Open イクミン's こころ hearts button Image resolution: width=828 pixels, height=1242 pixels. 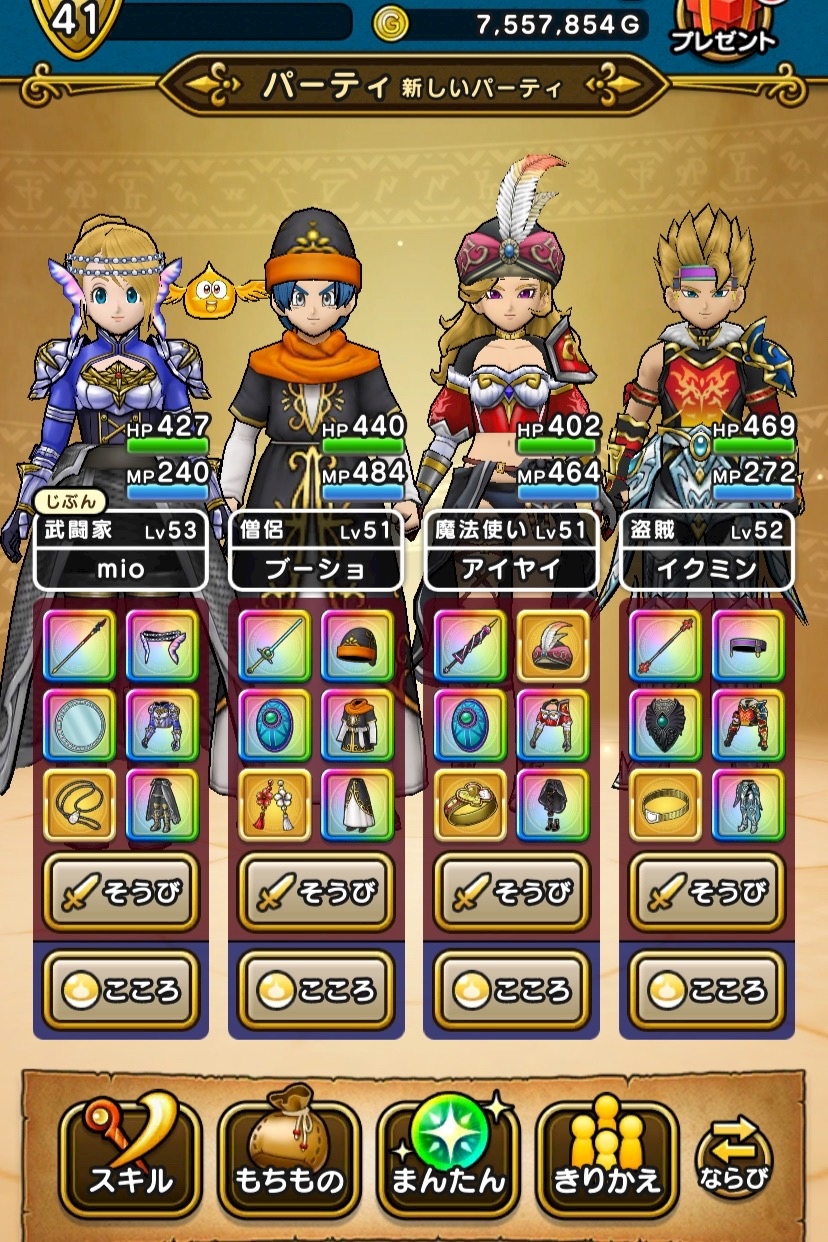click(x=706, y=989)
